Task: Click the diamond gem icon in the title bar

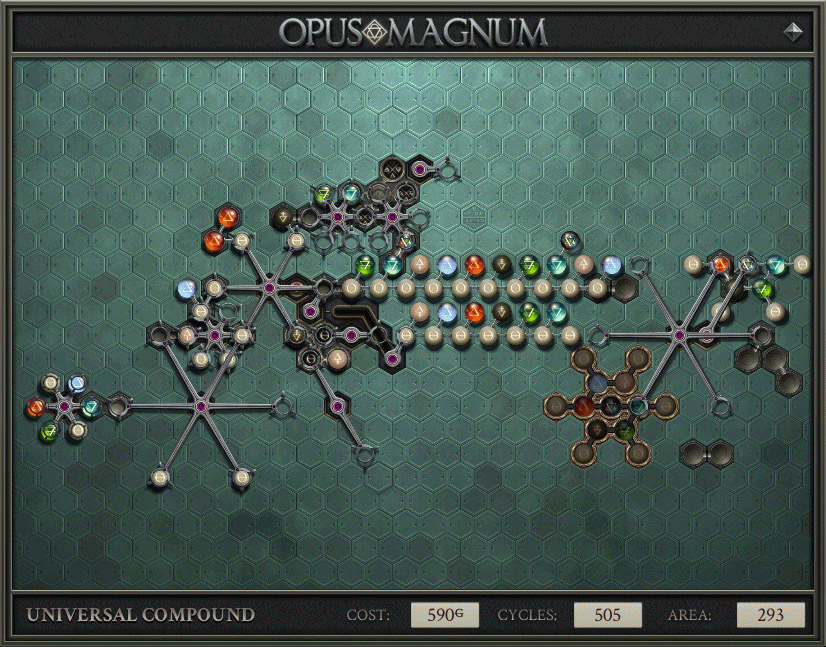Action: click(794, 31)
